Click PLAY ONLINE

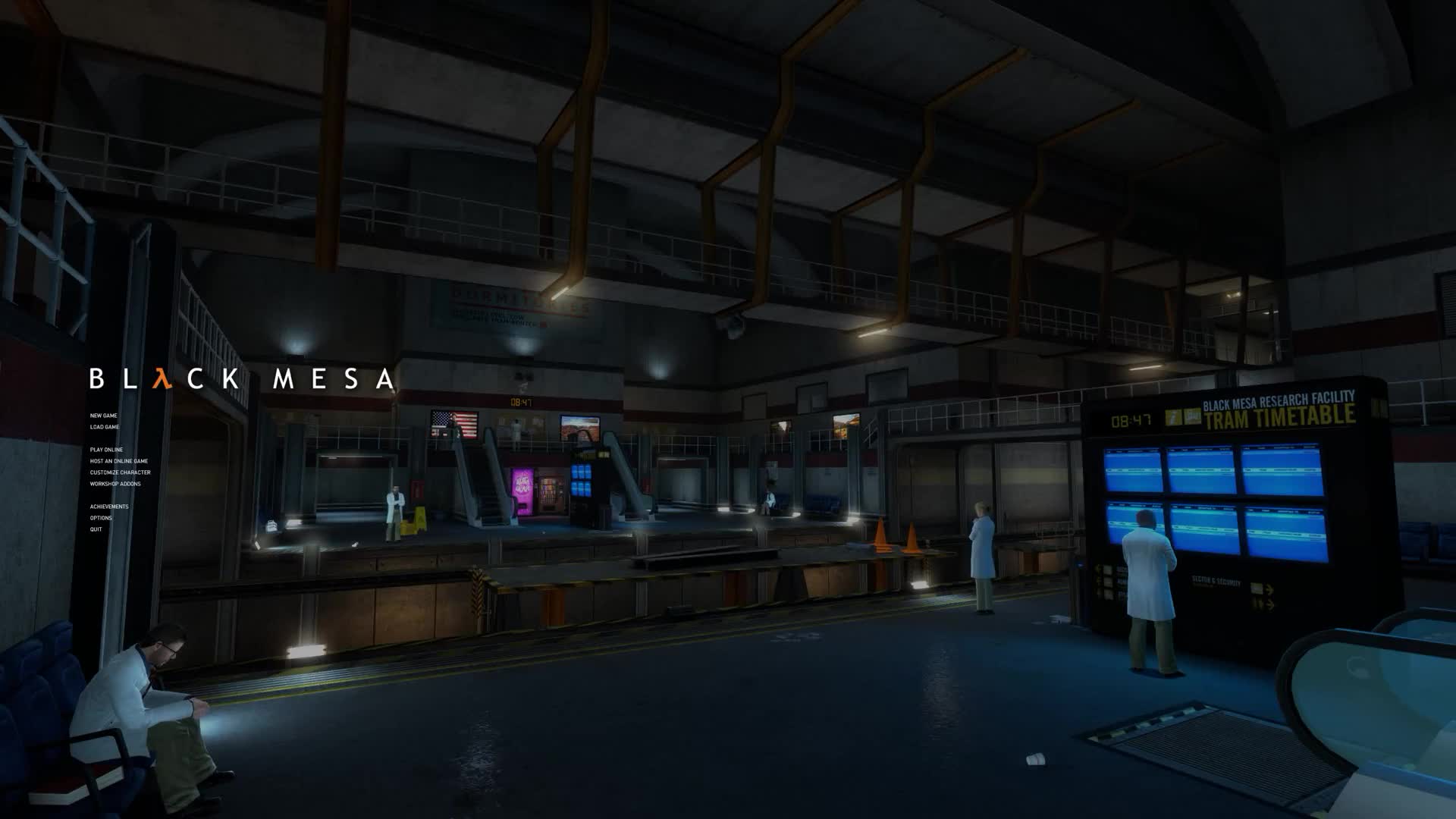[106, 450]
